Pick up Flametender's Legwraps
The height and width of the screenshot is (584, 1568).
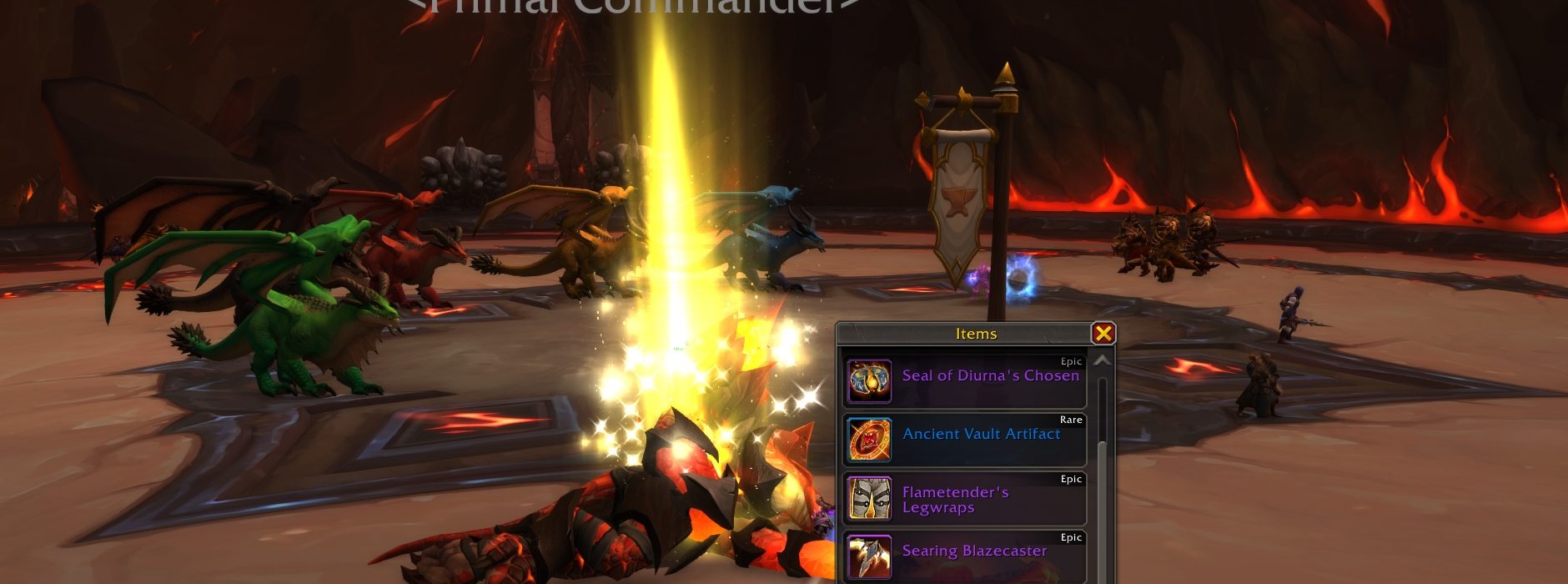pos(870,498)
